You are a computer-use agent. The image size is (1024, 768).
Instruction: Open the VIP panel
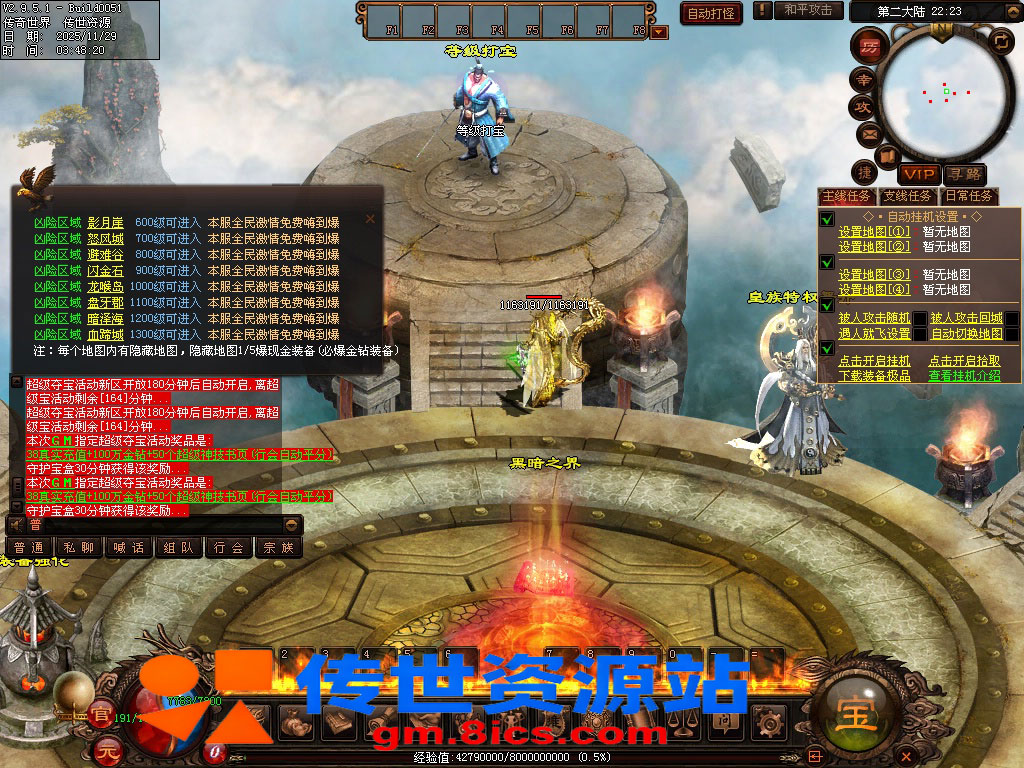[x=919, y=174]
